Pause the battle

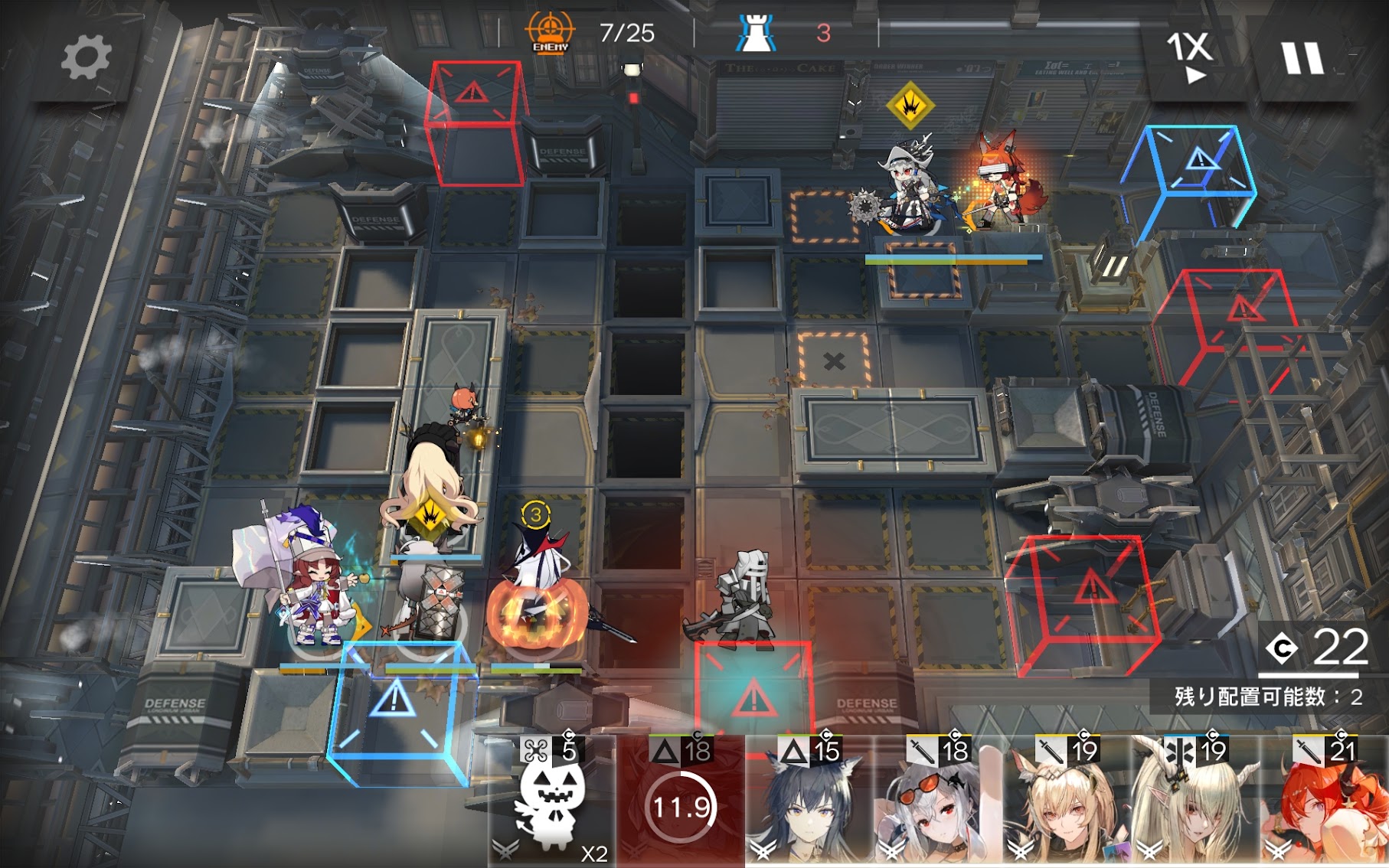(1302, 57)
